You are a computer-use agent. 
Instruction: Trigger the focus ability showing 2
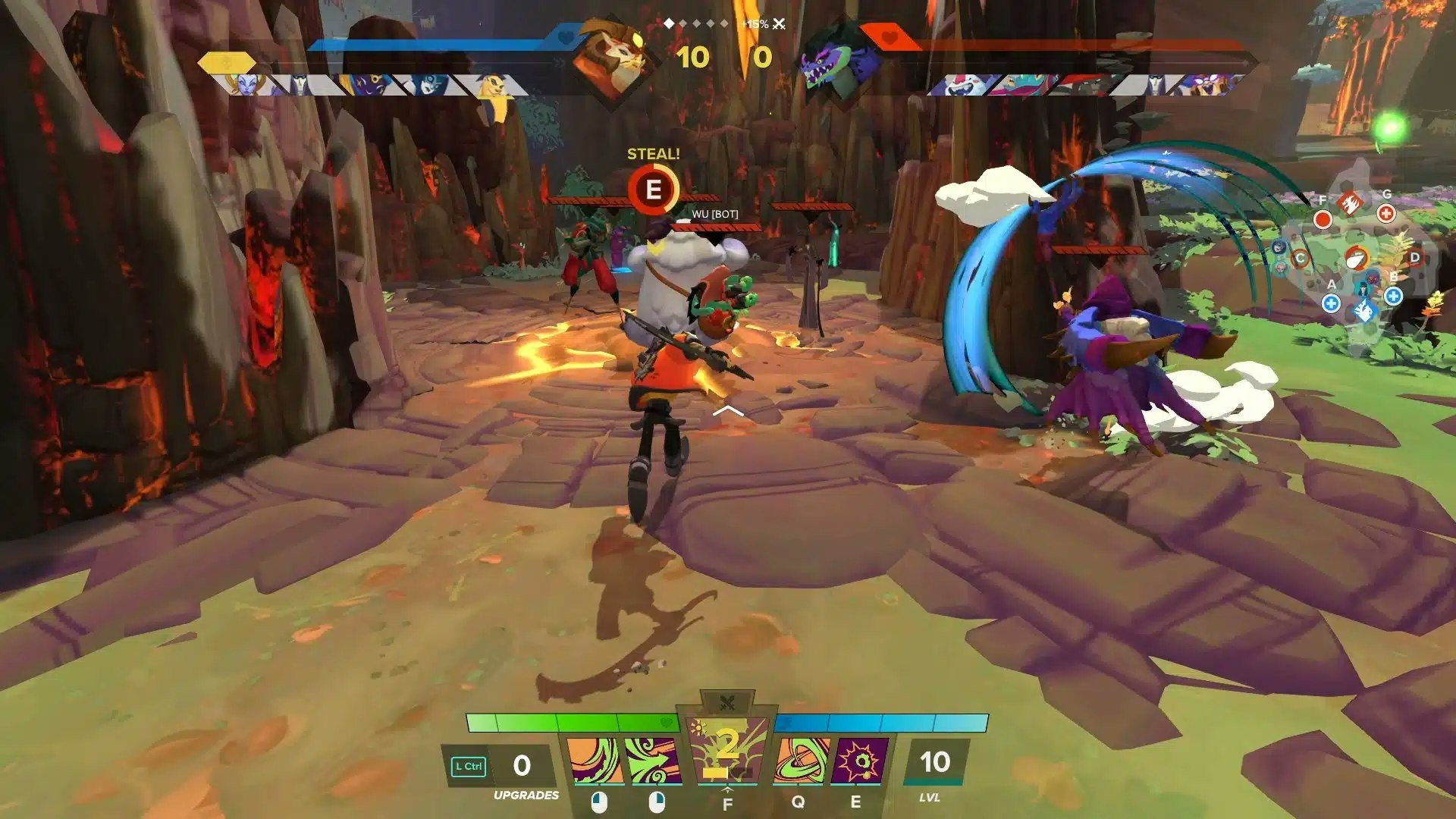point(726,751)
